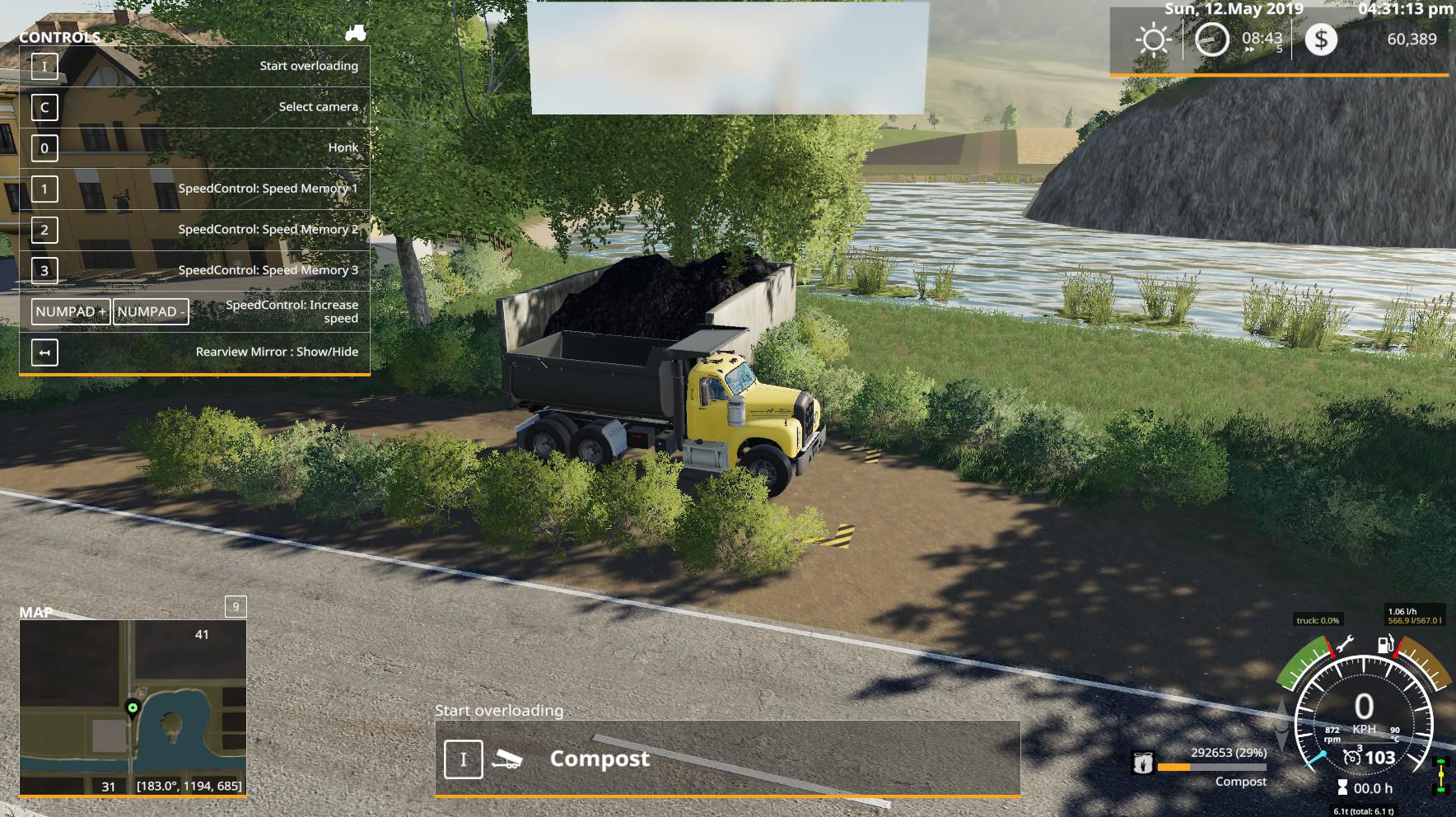Image resolution: width=1456 pixels, height=817 pixels.
Task: Click the dollar money icon
Action: (1321, 40)
